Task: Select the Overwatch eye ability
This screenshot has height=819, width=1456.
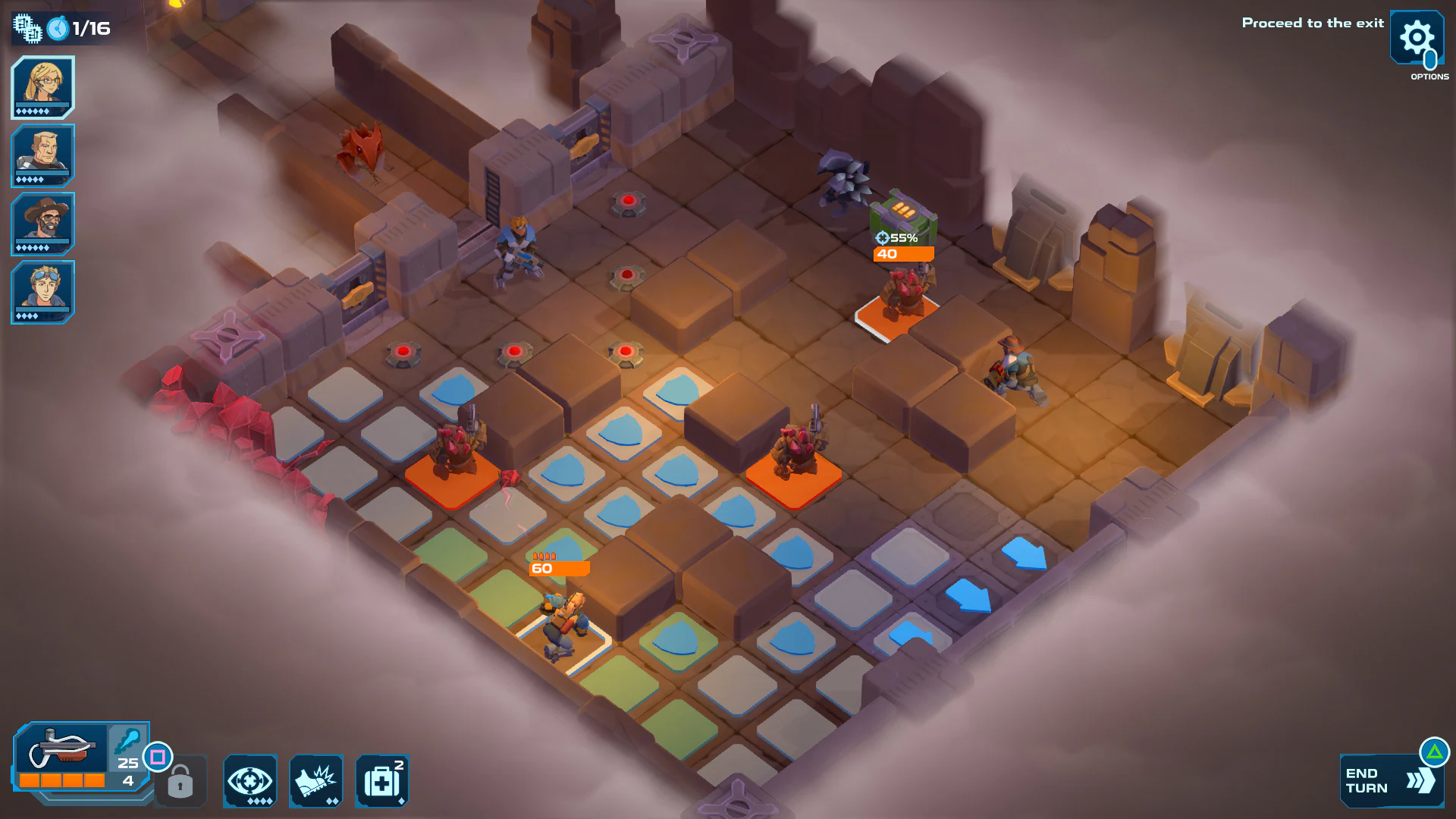Action: point(249,781)
